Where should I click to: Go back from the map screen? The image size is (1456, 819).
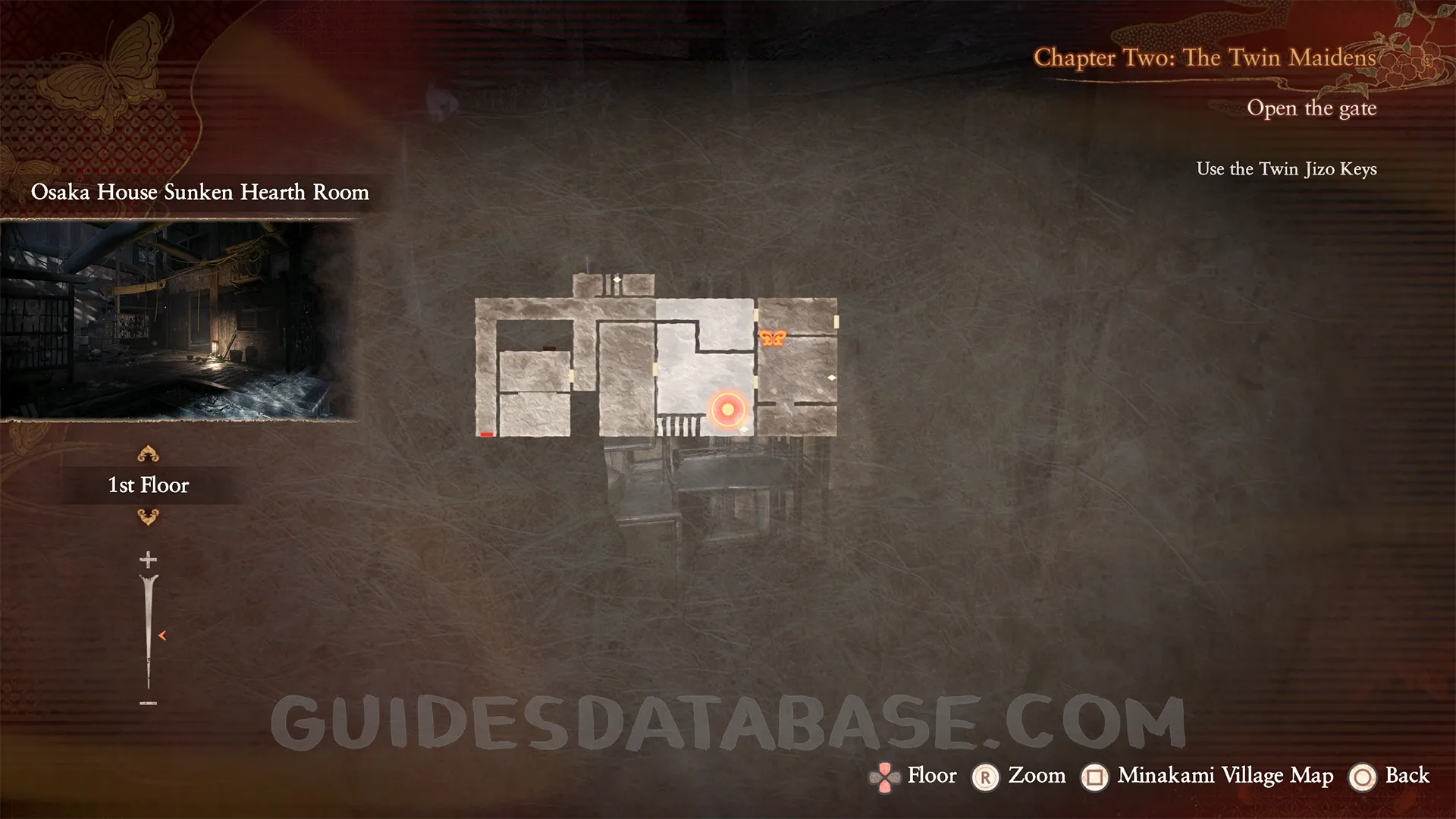tap(1407, 776)
